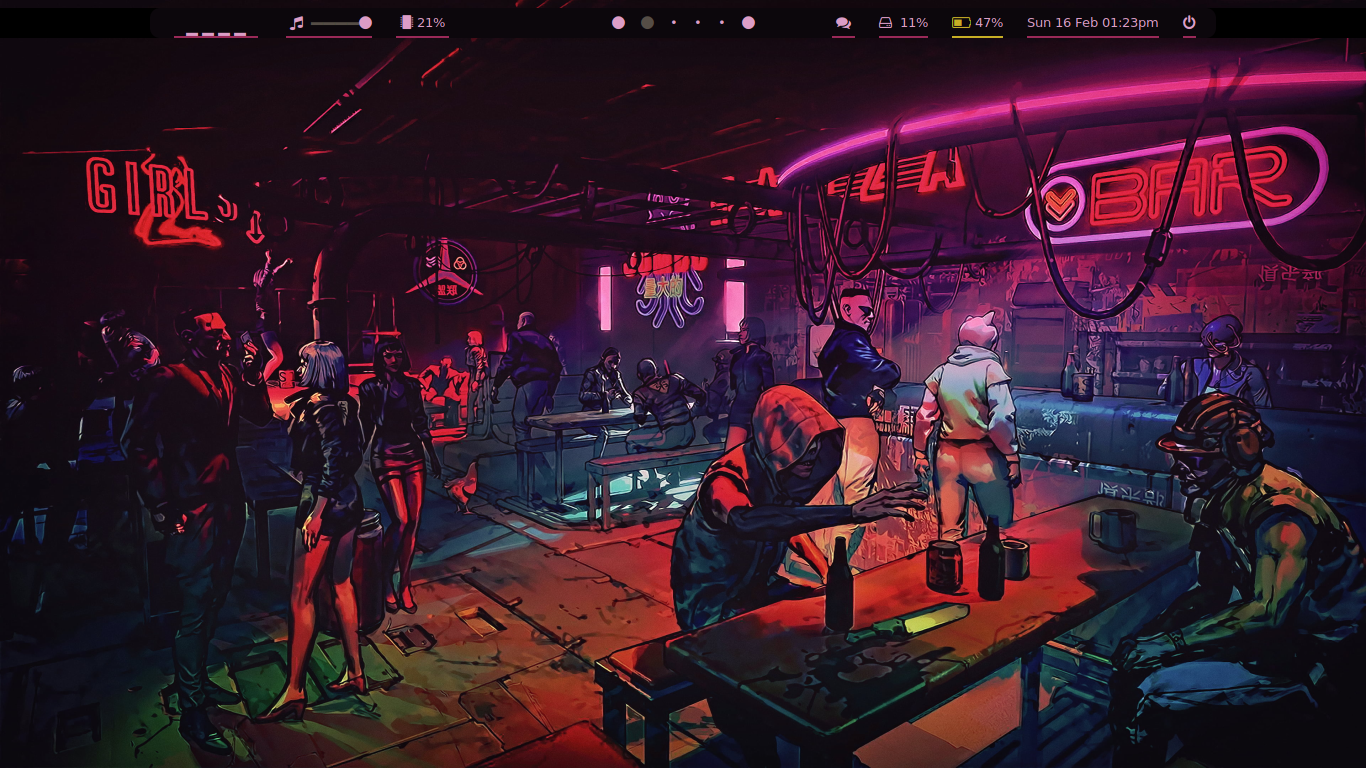This screenshot has width=1366, height=768.
Task: Open the power menu icon
Action: tap(1189, 22)
